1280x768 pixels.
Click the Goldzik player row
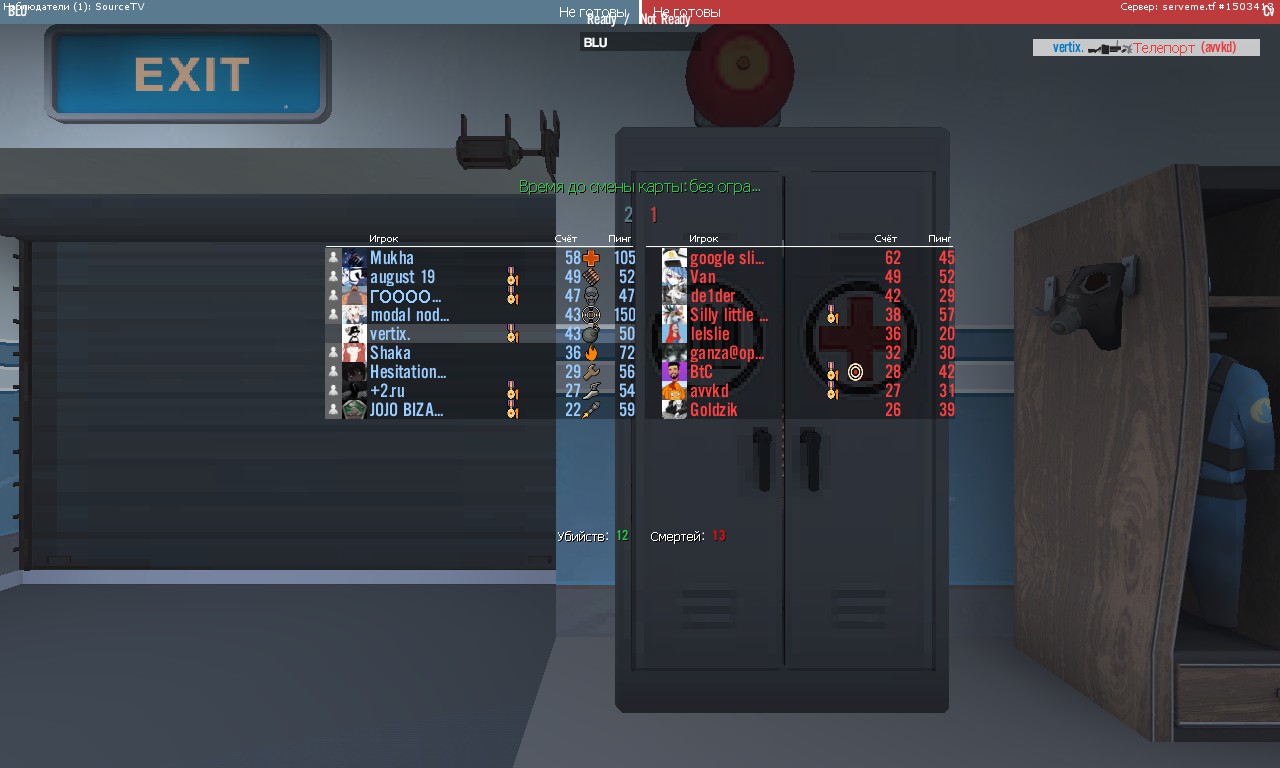[x=713, y=410]
